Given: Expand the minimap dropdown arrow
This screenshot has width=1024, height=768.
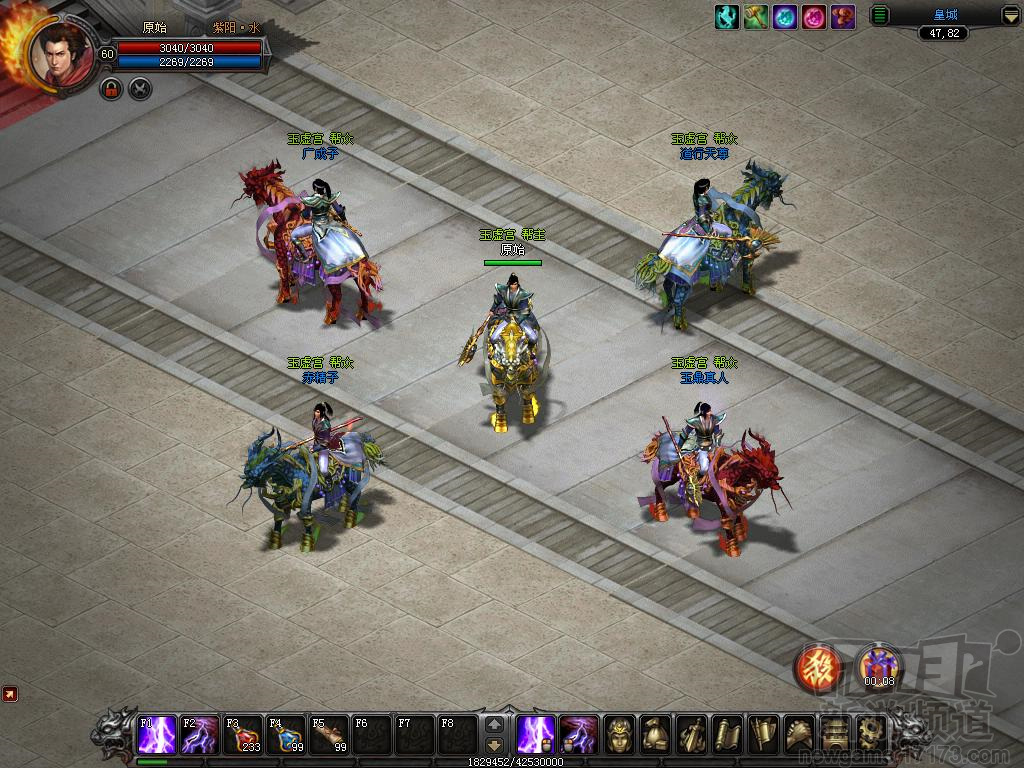Looking at the screenshot, I should pos(1012,15).
